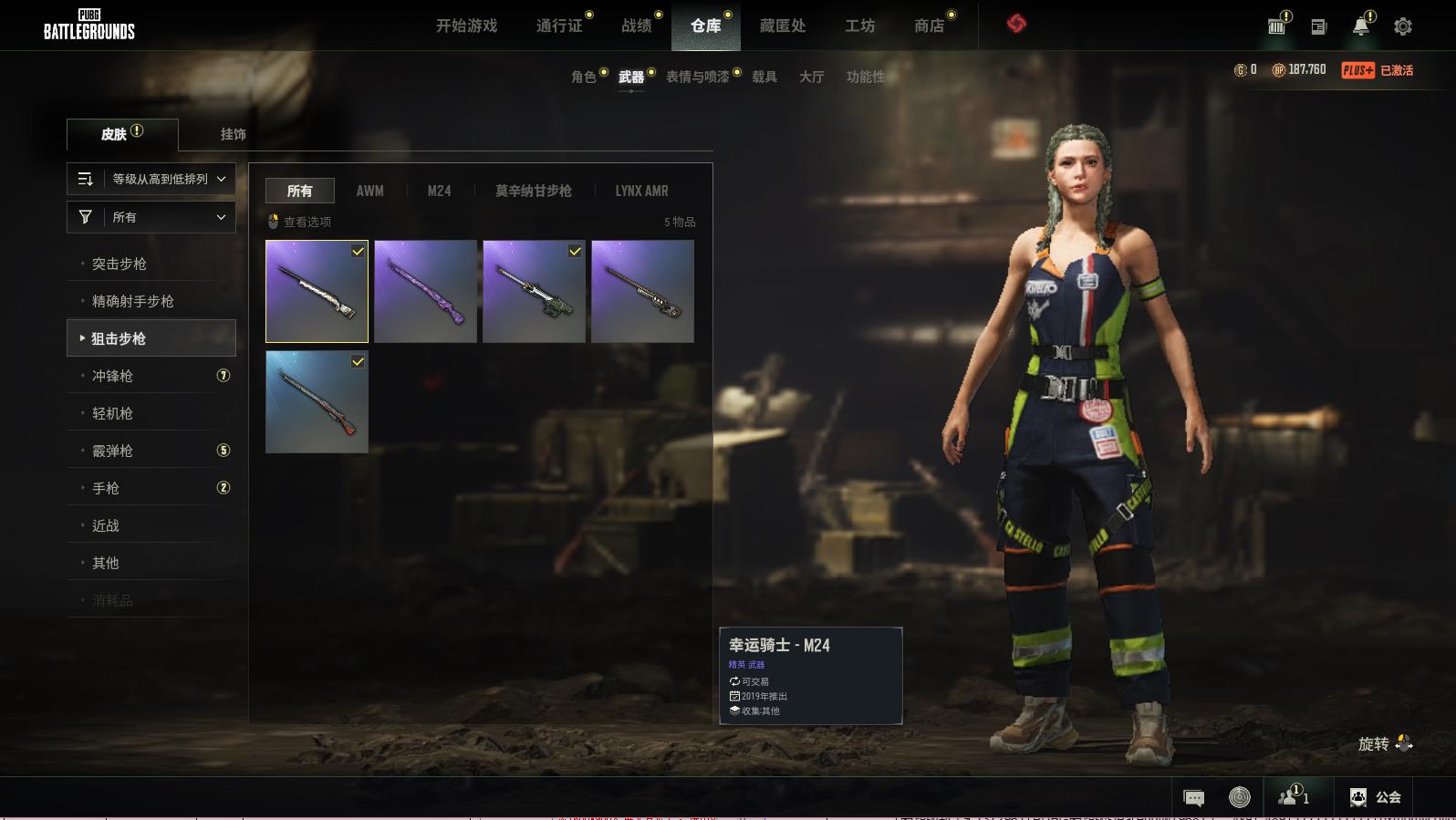Go to the 工坊 workshop tab

tap(859, 26)
